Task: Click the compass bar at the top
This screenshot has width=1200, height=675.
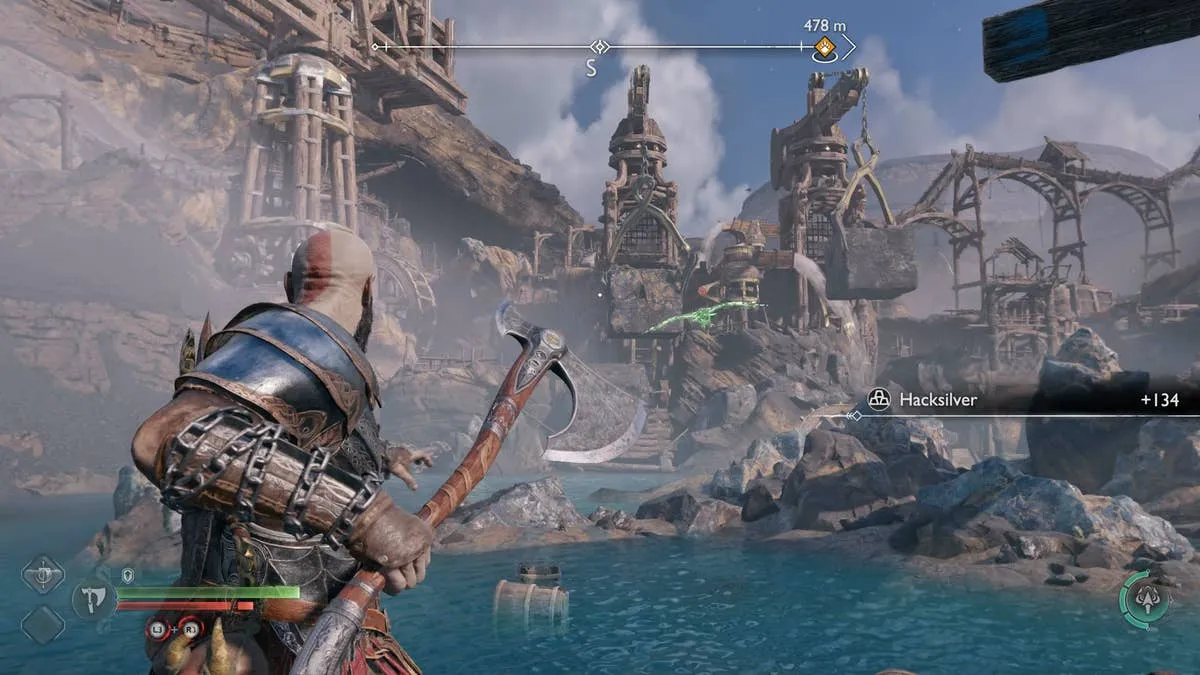Action: pos(600,47)
